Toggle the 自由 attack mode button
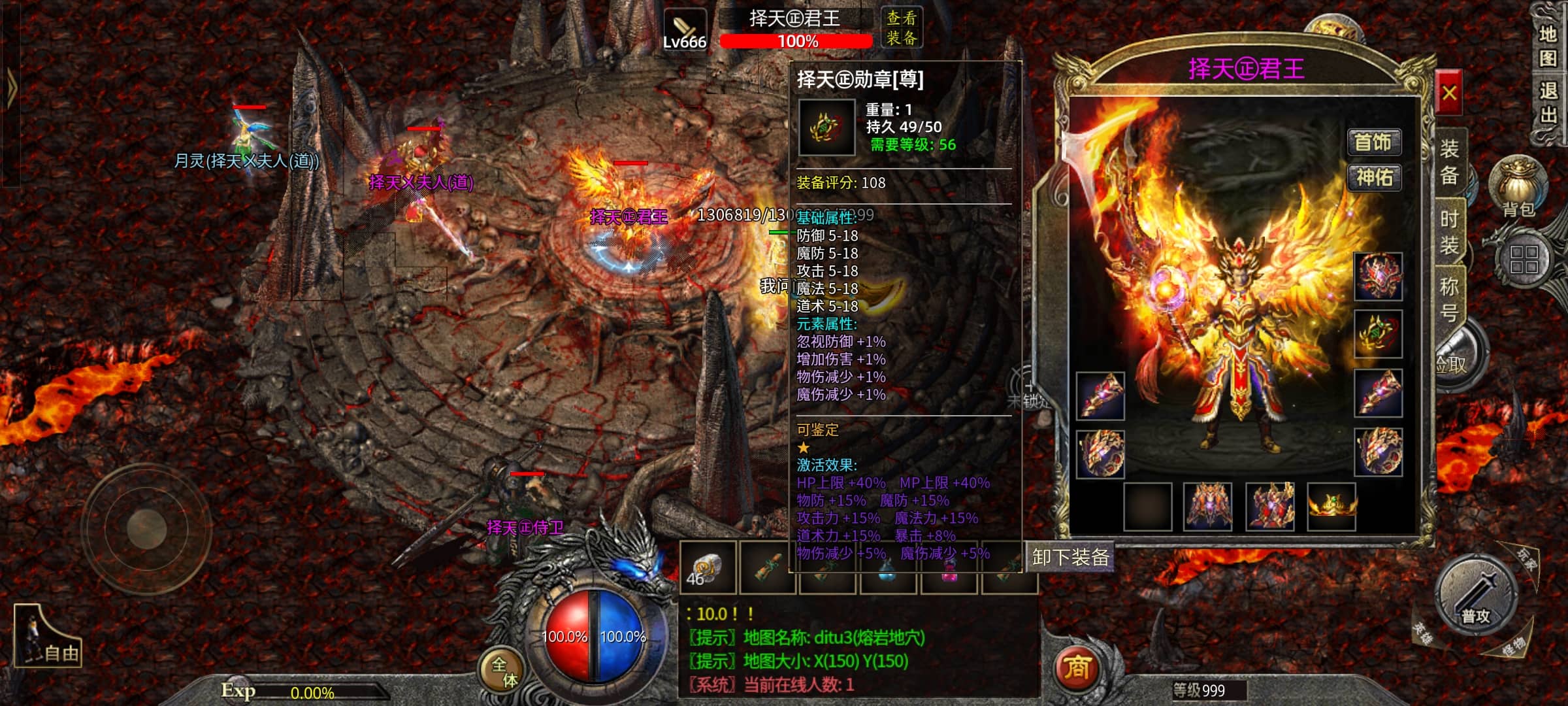The image size is (1568, 706). (x=48, y=637)
